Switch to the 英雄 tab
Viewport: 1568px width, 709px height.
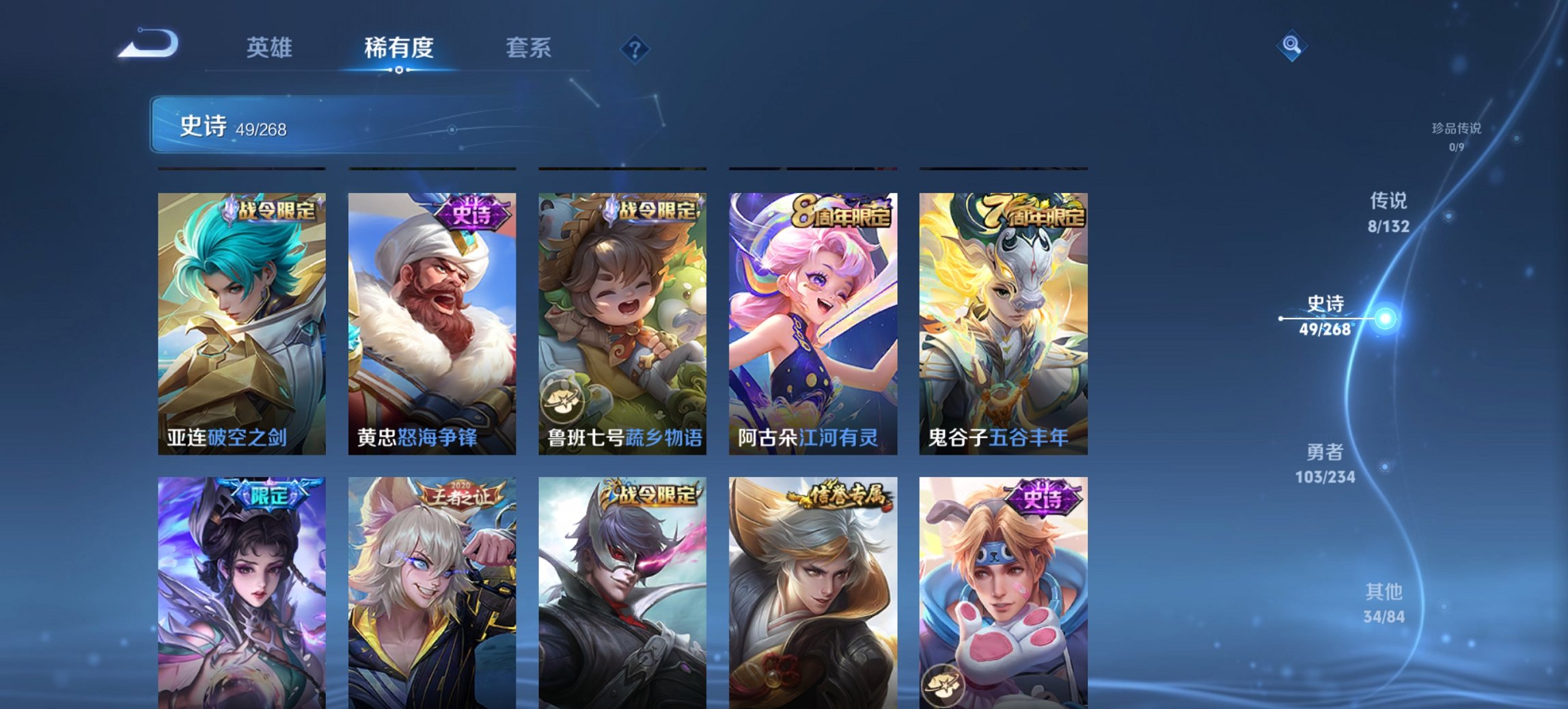(x=271, y=48)
